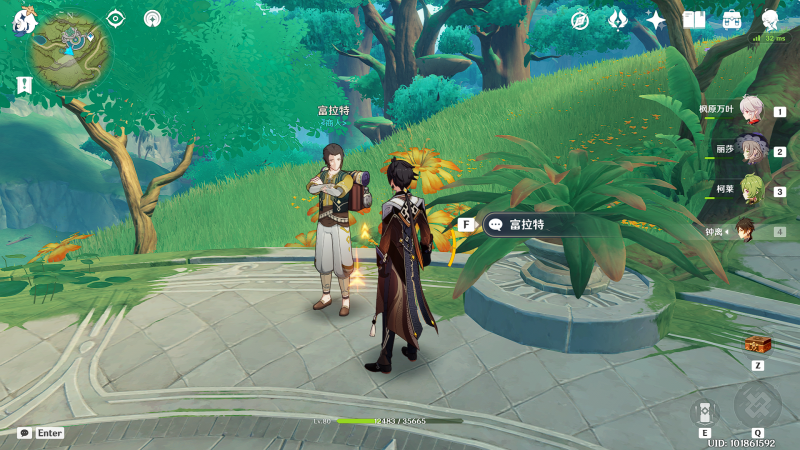Open the Adventurer Handbook compass icon

point(580,20)
